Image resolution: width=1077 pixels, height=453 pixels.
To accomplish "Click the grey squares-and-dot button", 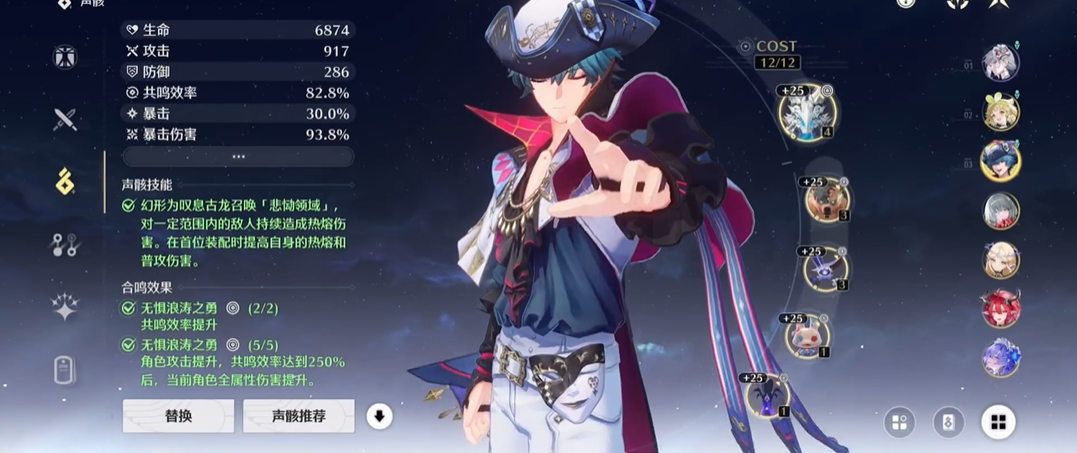I will pos(899,422).
